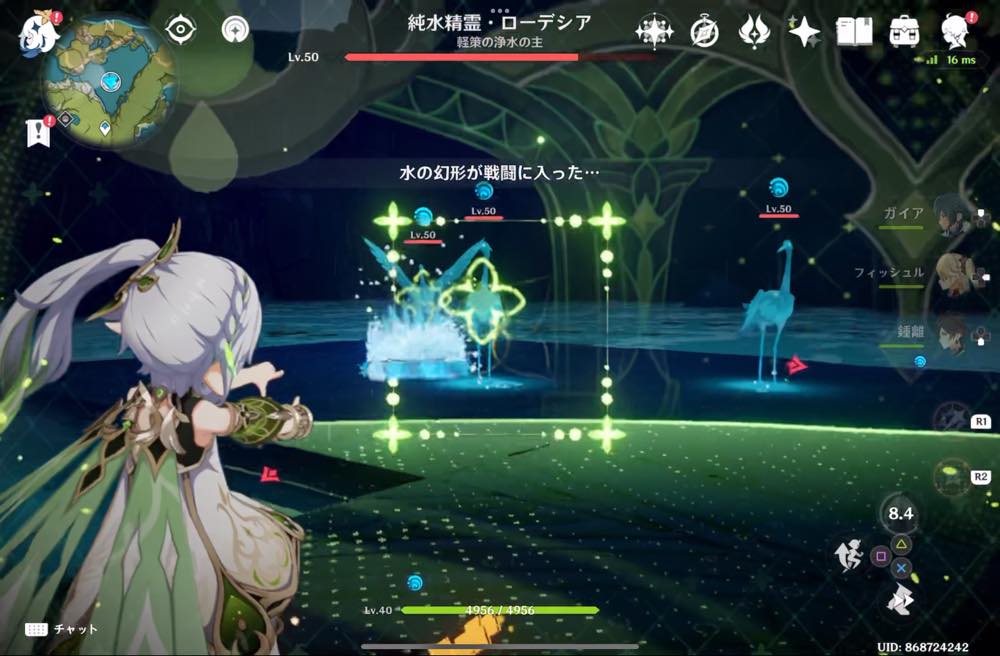Tap the elemental skill showing 8.4 cooldown
Viewport: 1000px width, 656px height.
coord(901,514)
